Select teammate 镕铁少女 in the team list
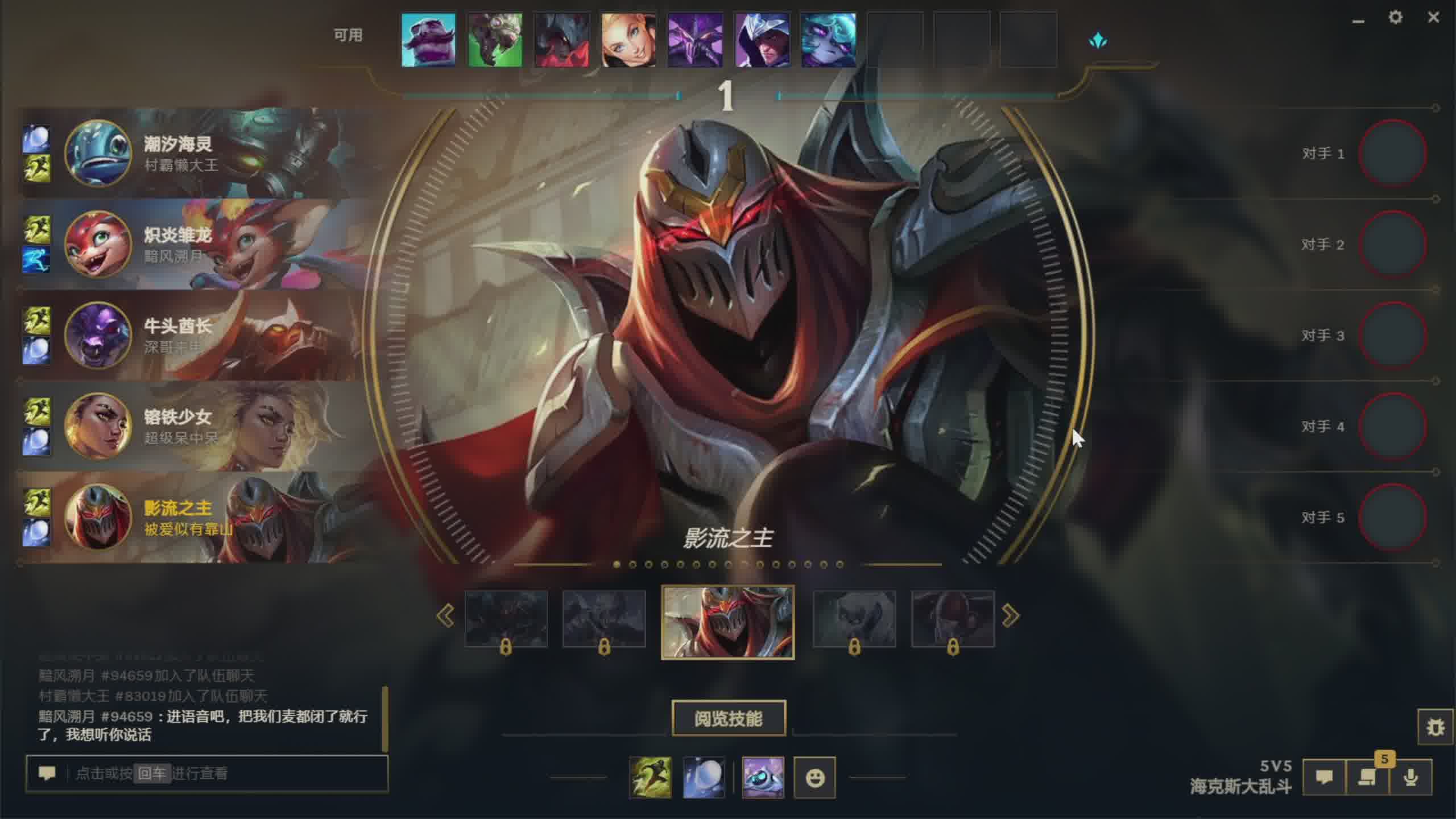 [x=176, y=425]
